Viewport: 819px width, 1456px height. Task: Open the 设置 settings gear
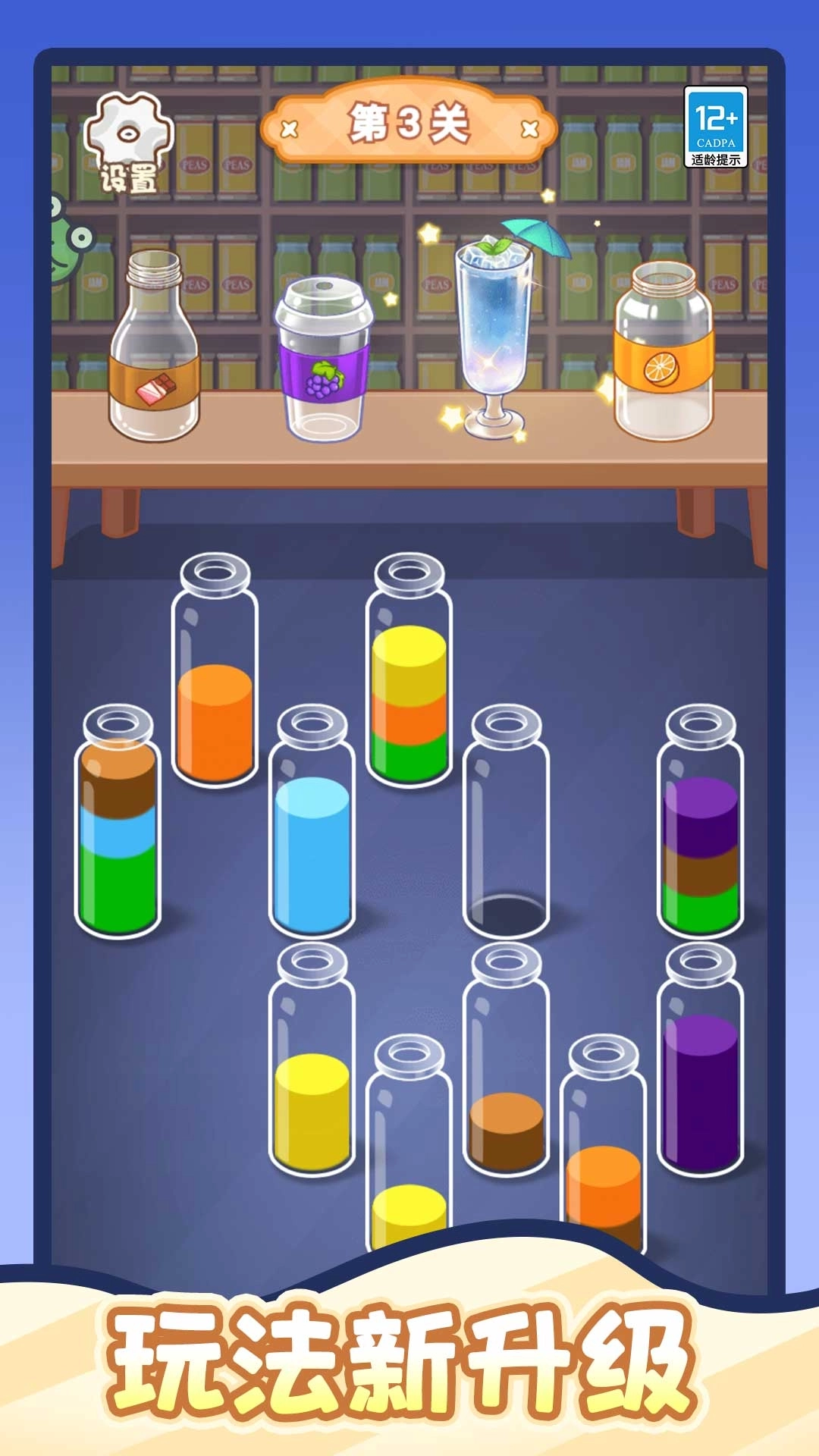pos(128,144)
